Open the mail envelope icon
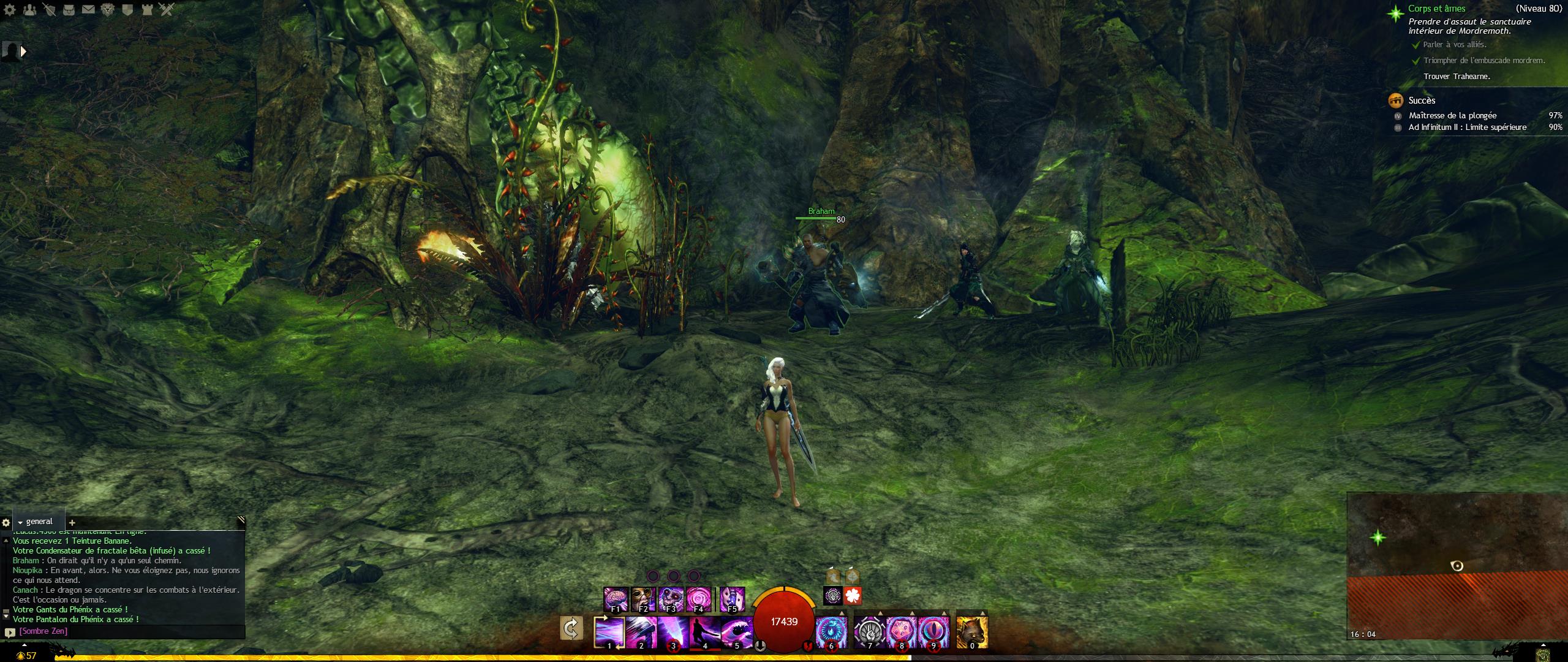 88,10
